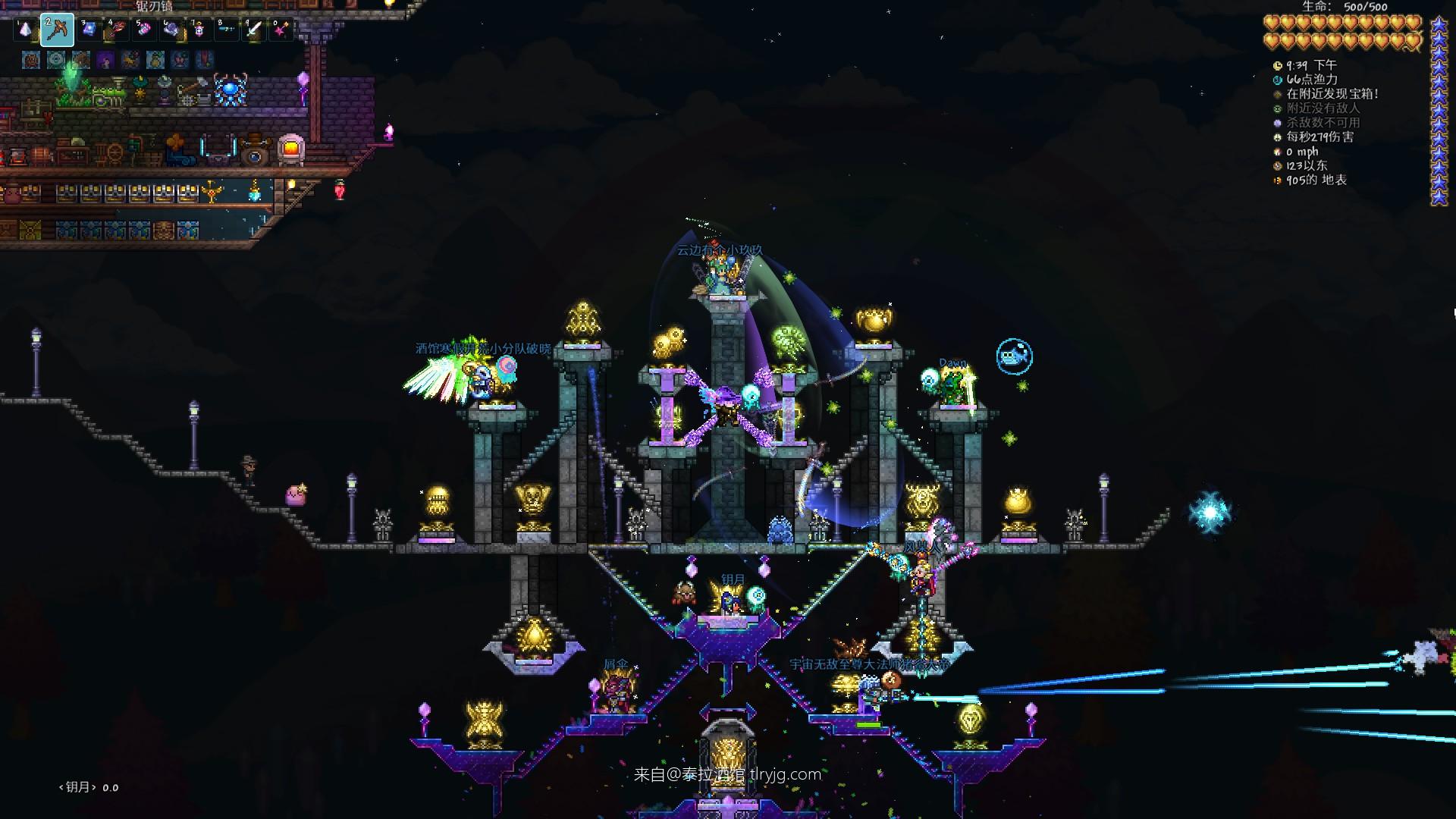Image resolution: width=1456 pixels, height=819 pixels.
Task: Select the highlighted Picksaw hotbar slot
Action: pos(57,30)
